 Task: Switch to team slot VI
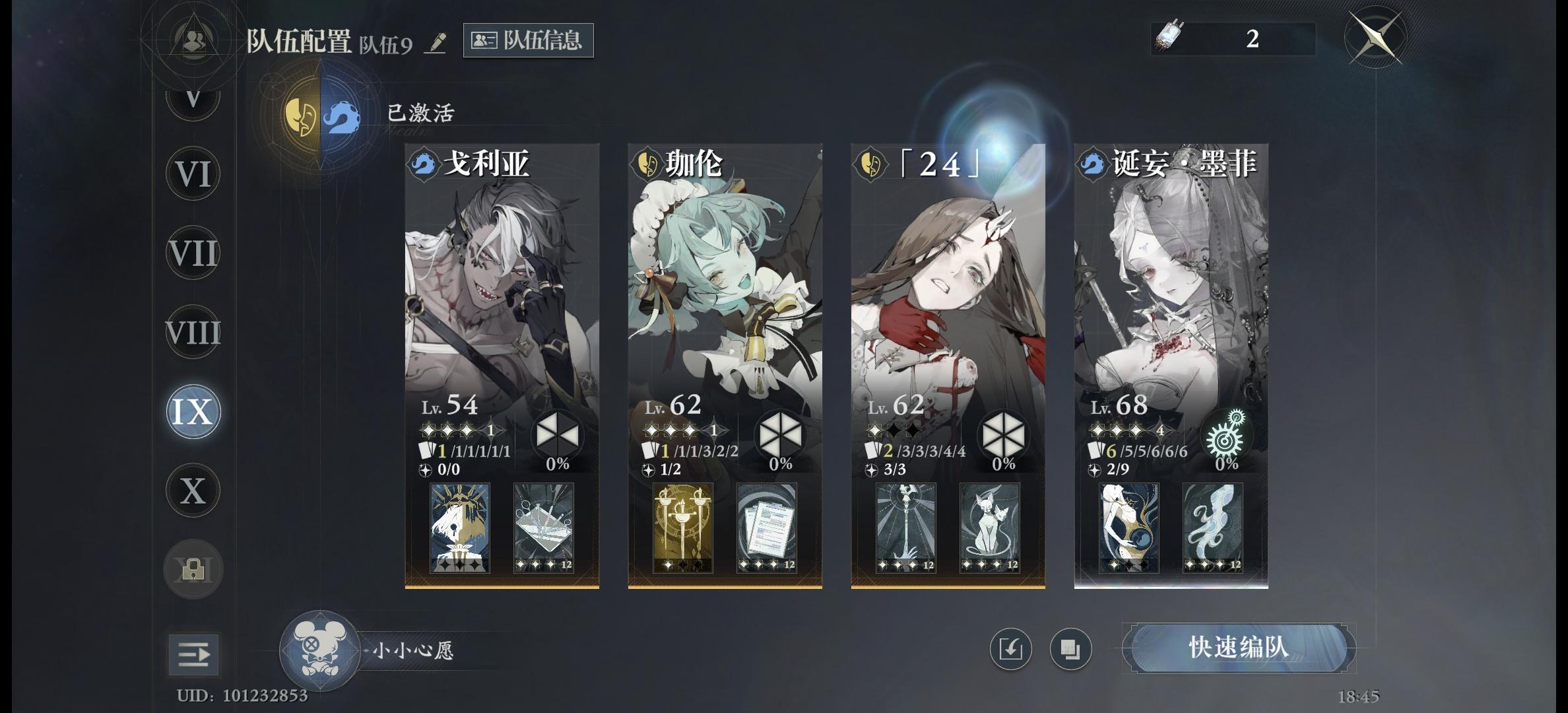tap(193, 173)
